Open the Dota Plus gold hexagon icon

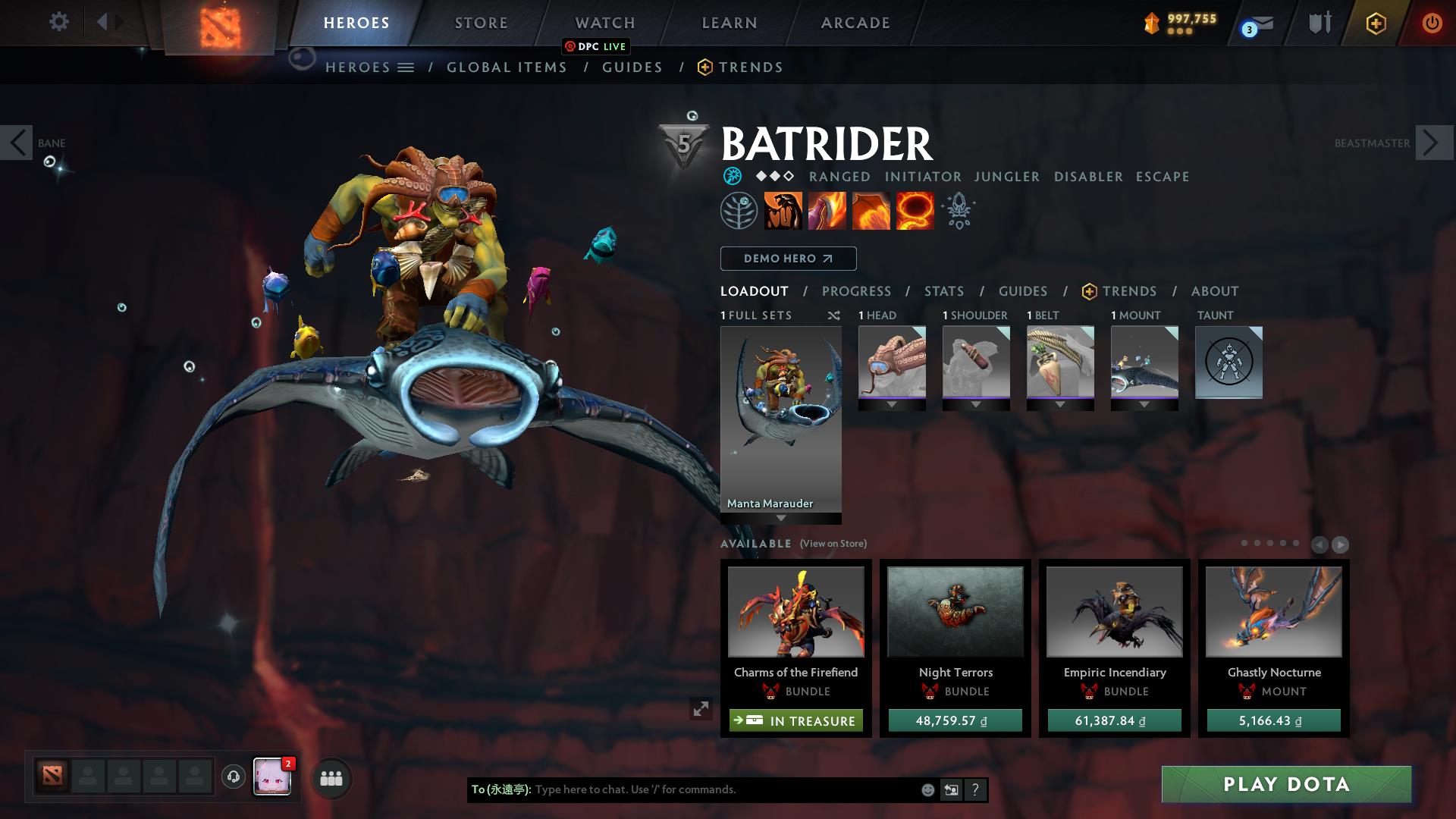1376,23
